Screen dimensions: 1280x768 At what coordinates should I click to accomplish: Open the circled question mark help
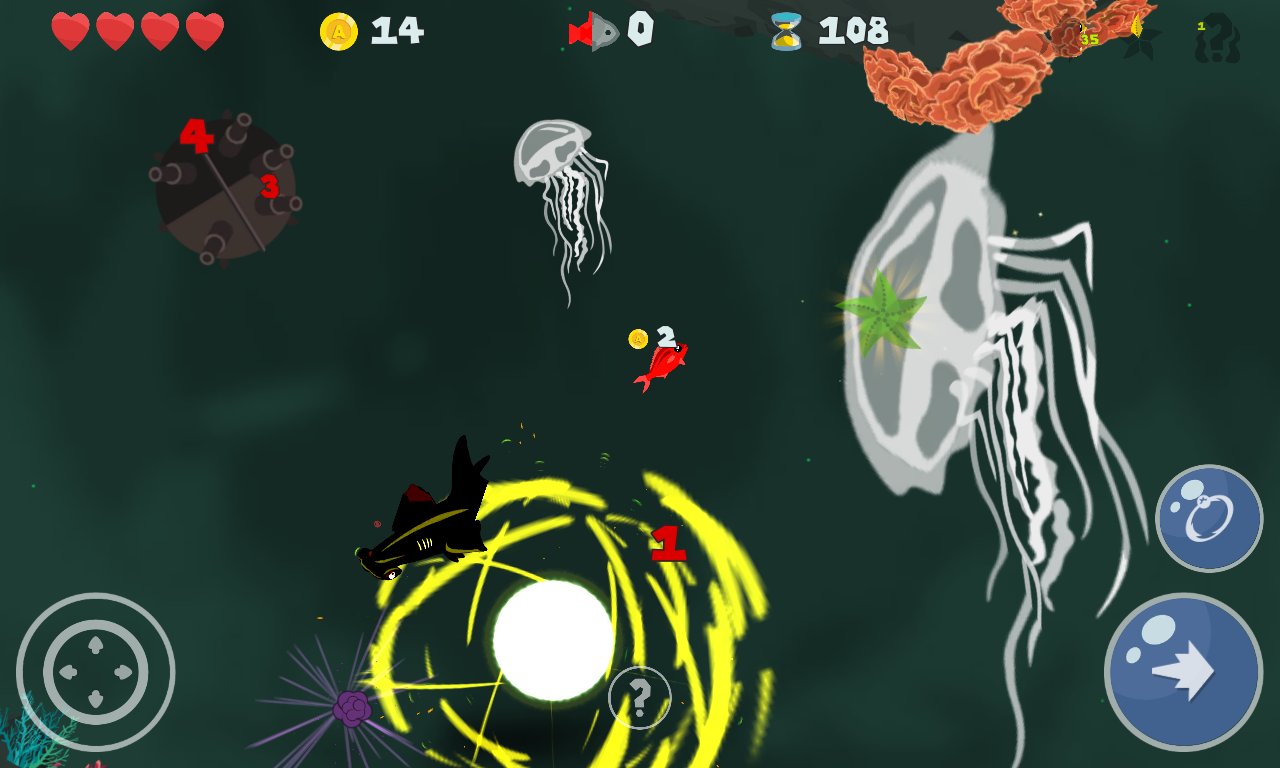click(639, 696)
